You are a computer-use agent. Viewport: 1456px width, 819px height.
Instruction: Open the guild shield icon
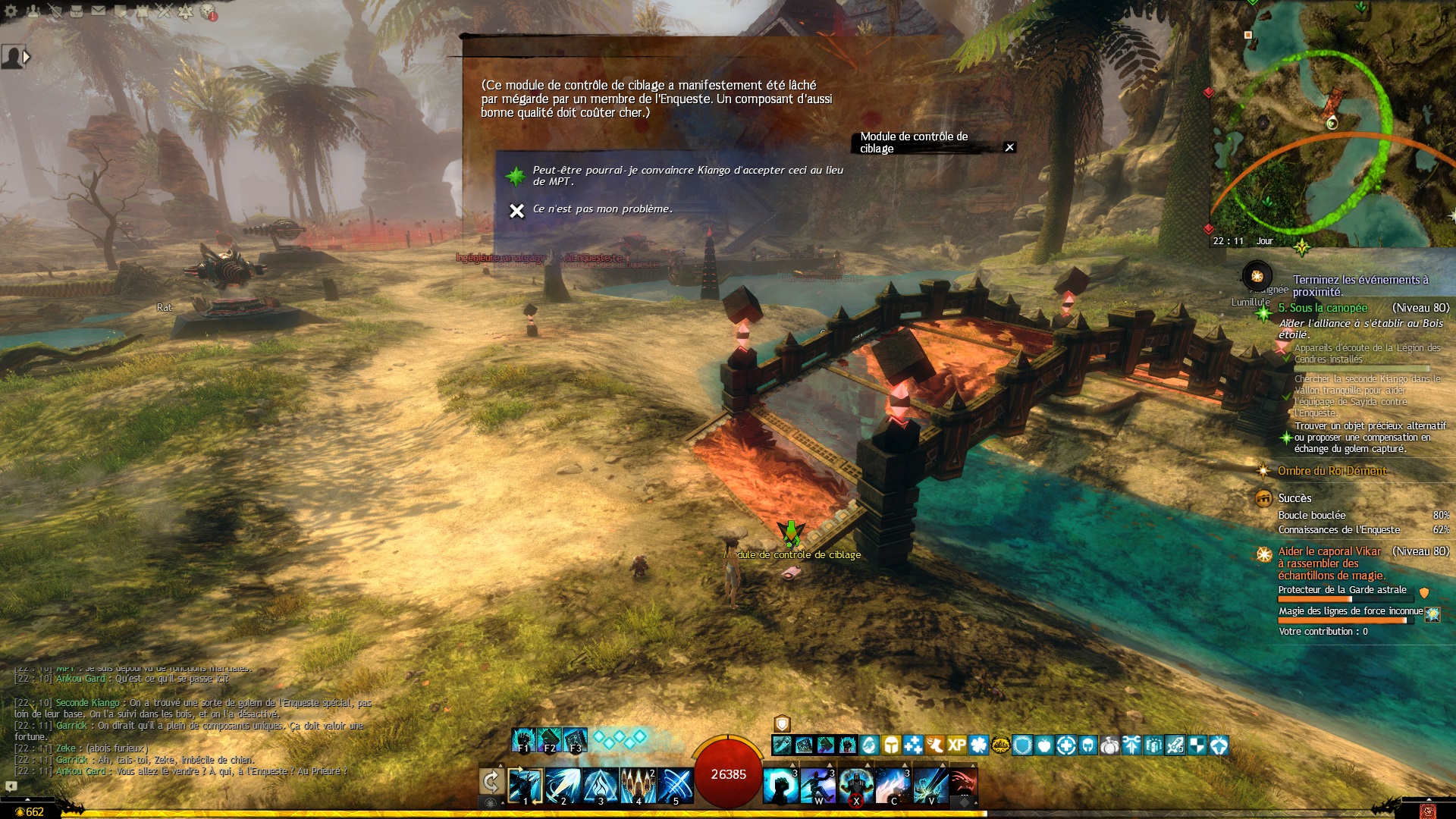[121, 11]
